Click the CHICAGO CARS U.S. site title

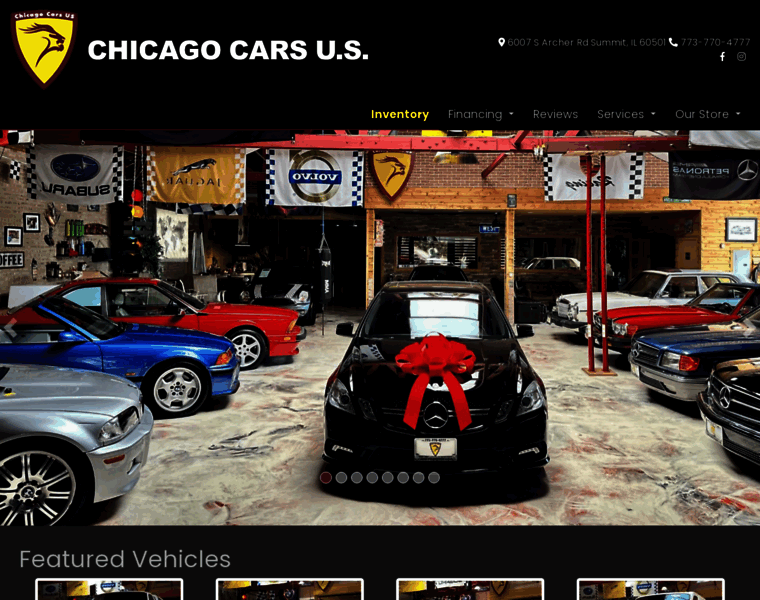pyautogui.click(x=228, y=50)
